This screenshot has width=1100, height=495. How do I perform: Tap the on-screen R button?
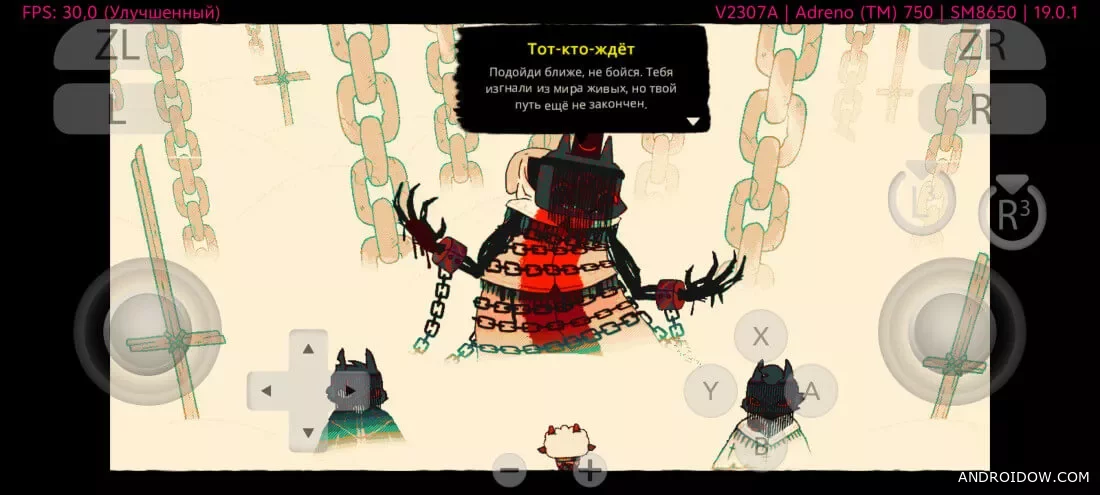coord(981,109)
